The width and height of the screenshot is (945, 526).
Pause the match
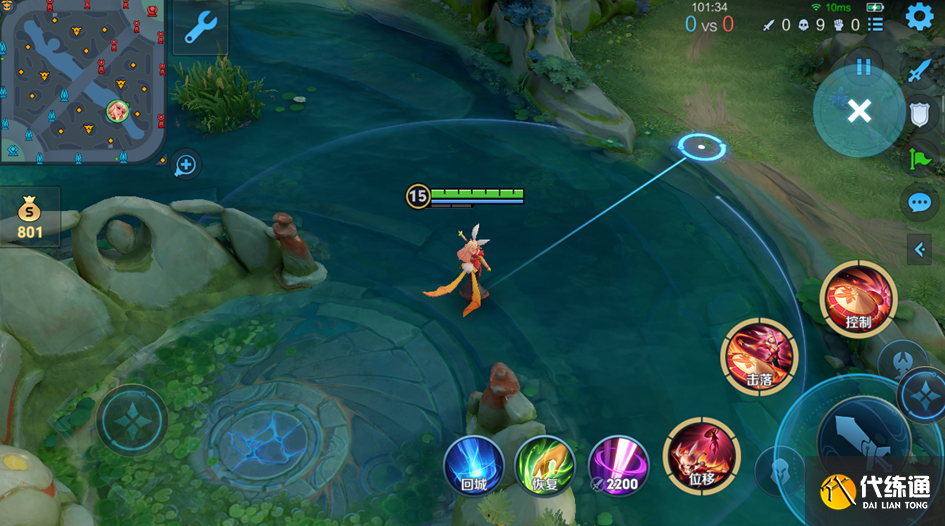pos(863,68)
